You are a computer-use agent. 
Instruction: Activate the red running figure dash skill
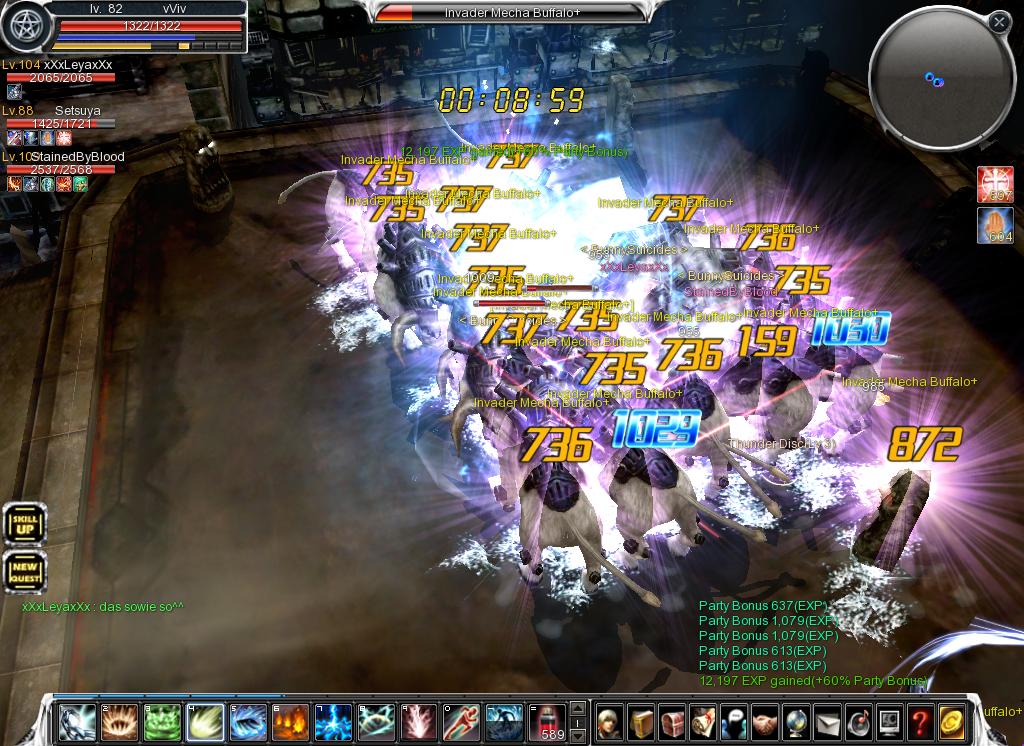click(x=461, y=720)
